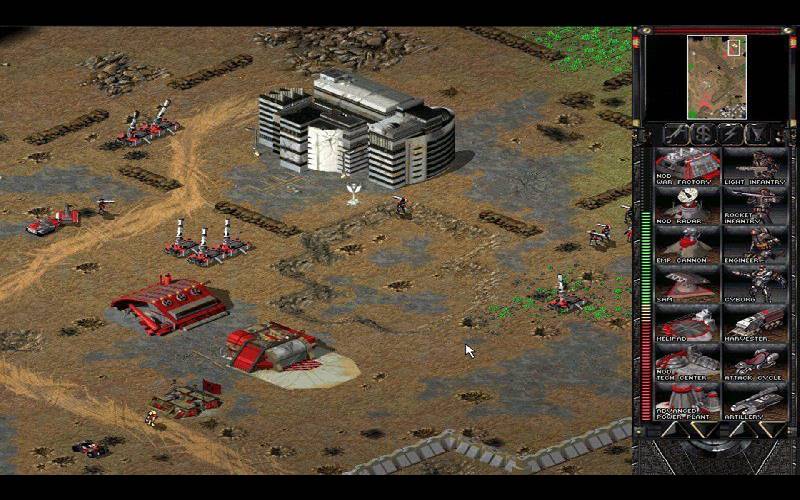The width and height of the screenshot is (800, 500).
Task: Order a new Harvester
Action: [x=753, y=323]
